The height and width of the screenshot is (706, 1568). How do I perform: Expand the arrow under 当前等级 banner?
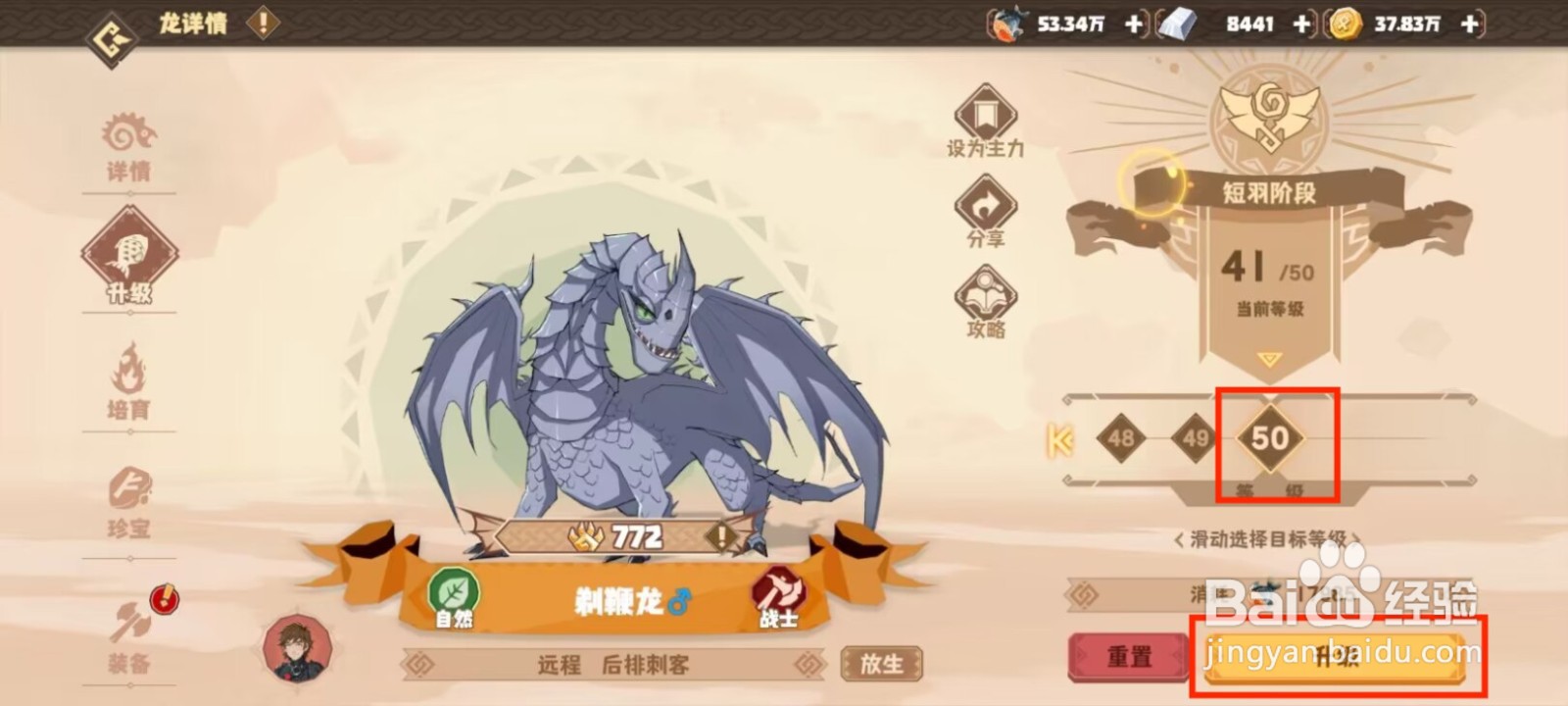click(x=1271, y=362)
